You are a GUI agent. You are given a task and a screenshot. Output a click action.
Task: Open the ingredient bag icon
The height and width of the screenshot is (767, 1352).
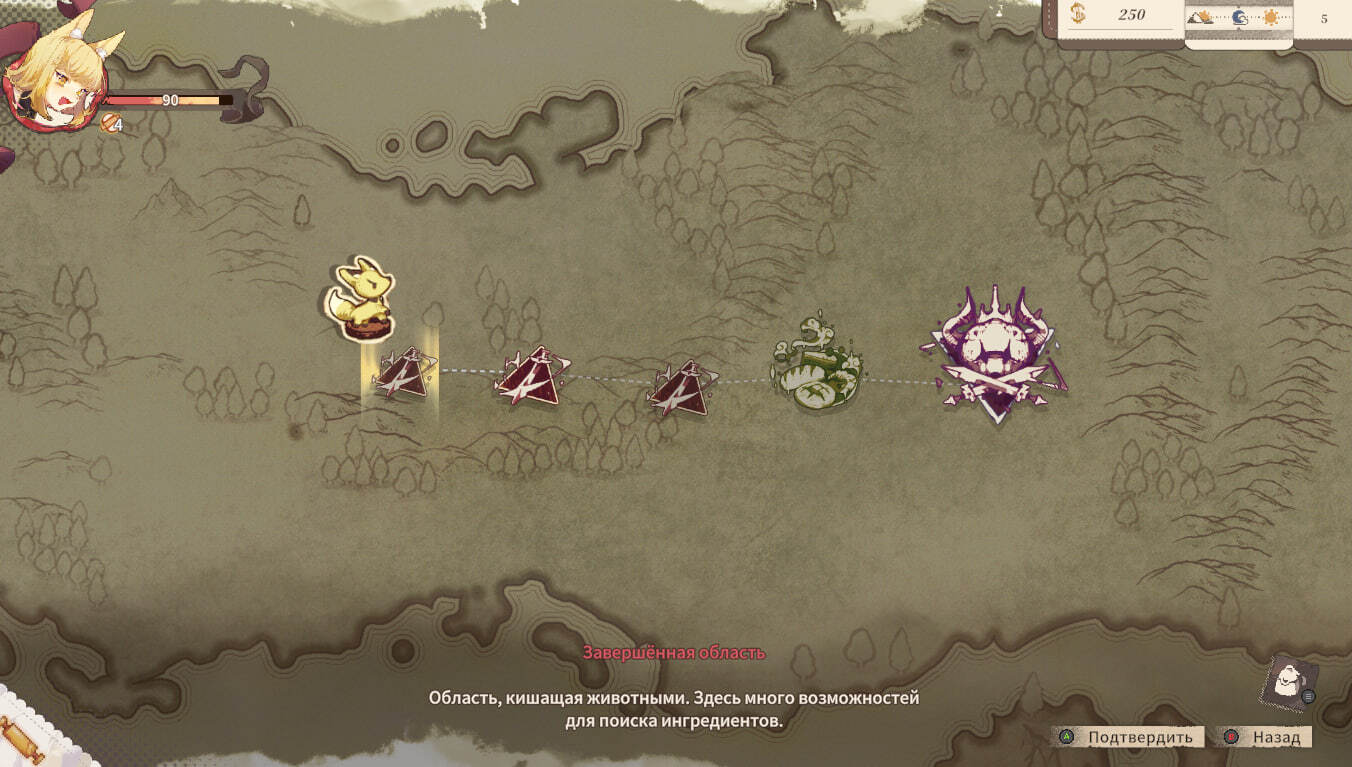1289,682
